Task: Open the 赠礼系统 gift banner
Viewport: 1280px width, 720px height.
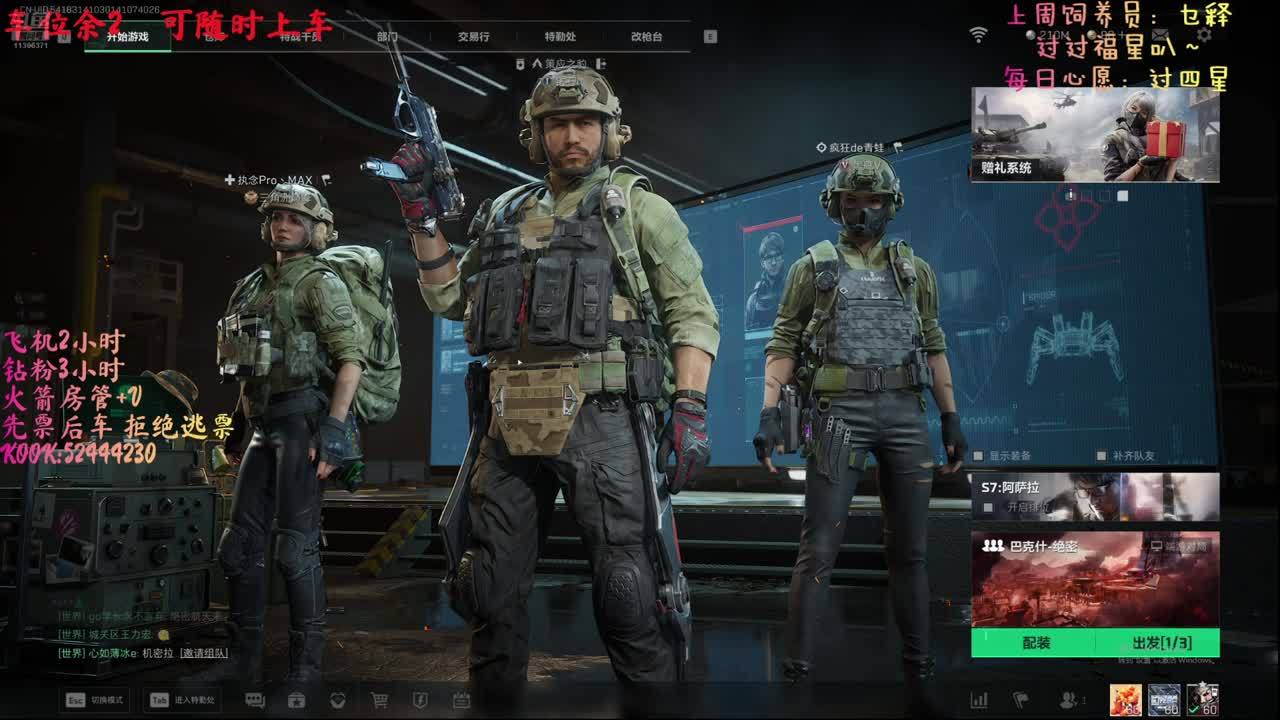Action: (x=1095, y=135)
